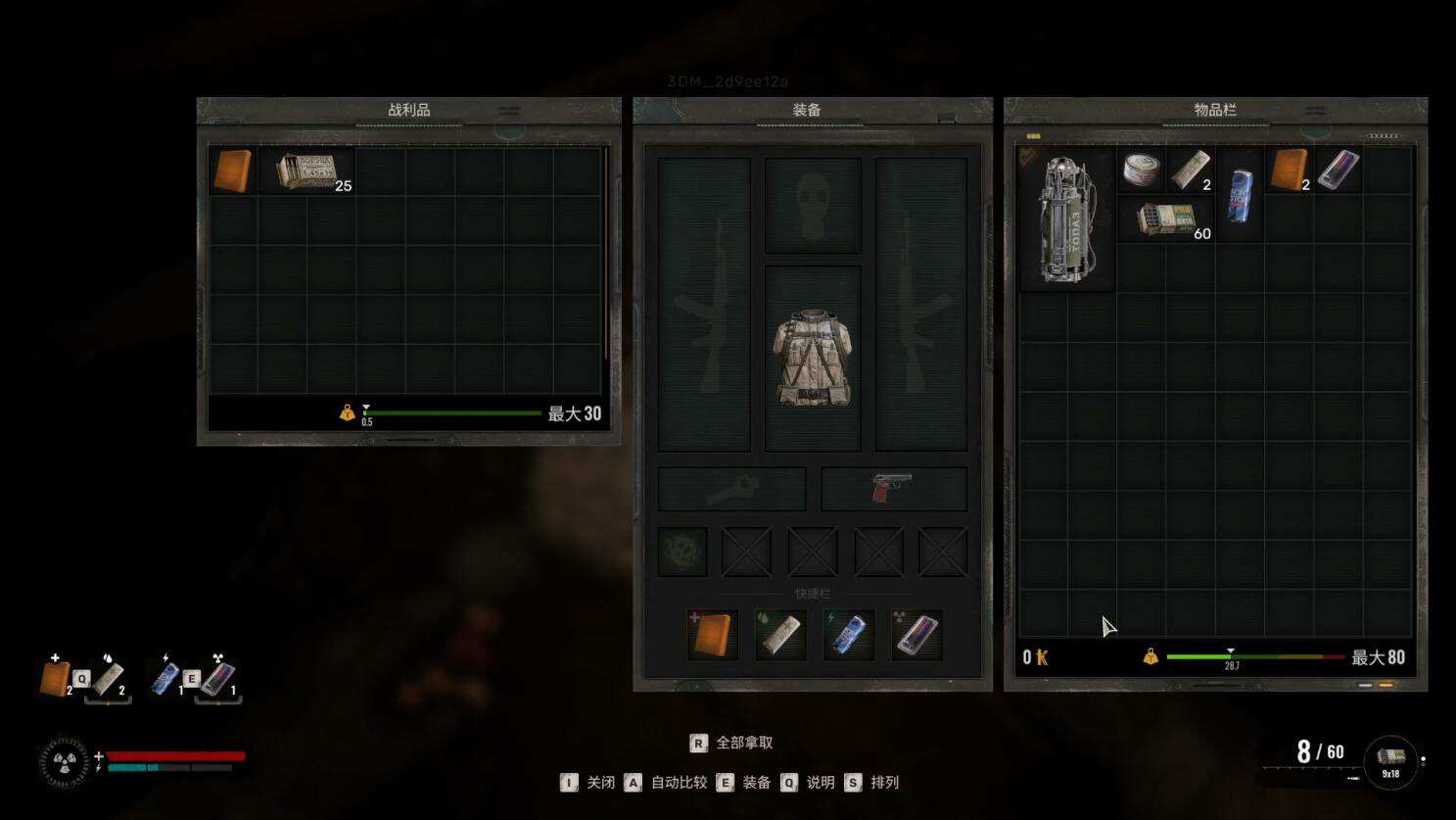The width and height of the screenshot is (1456, 820).
Task: Select the equipped body armor vest
Action: (x=812, y=359)
